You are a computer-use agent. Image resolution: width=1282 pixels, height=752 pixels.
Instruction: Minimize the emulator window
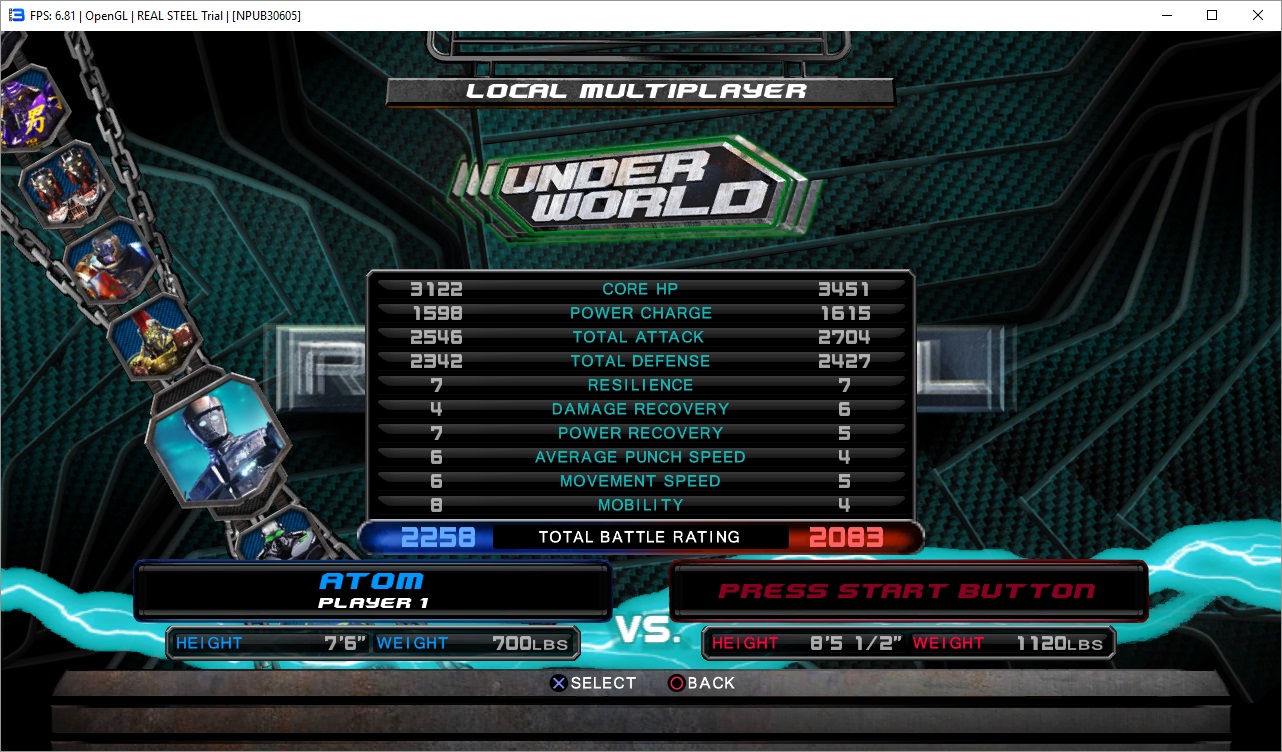click(1166, 15)
